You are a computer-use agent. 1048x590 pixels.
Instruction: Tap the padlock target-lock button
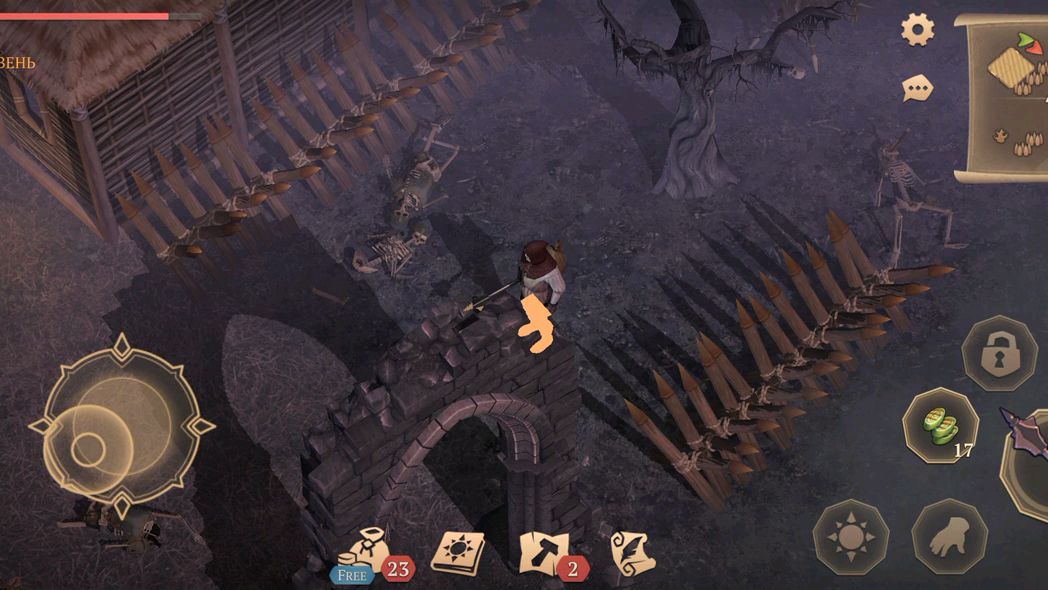pos(999,353)
